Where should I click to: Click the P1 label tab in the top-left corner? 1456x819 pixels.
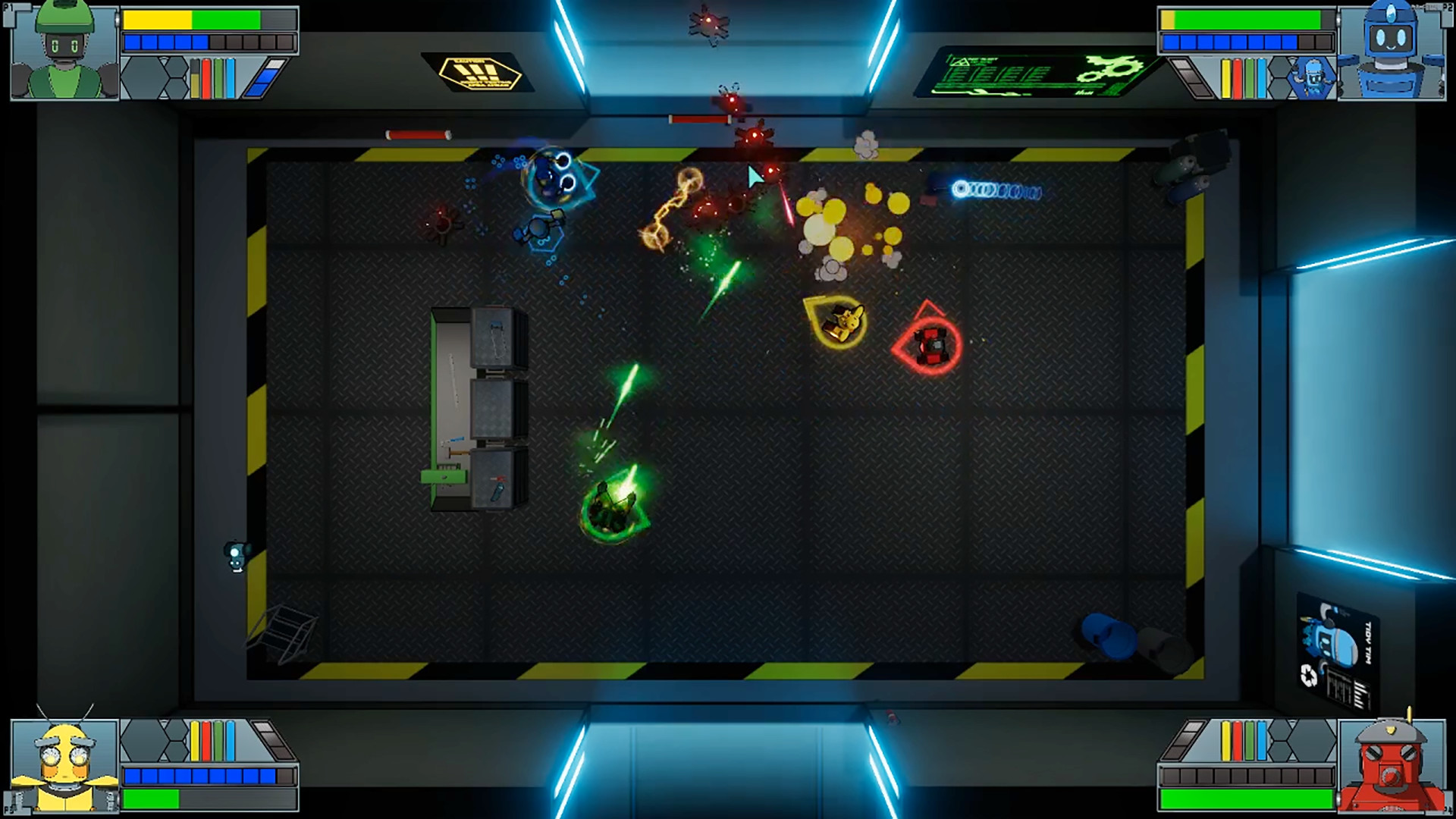pyautogui.click(x=10, y=8)
